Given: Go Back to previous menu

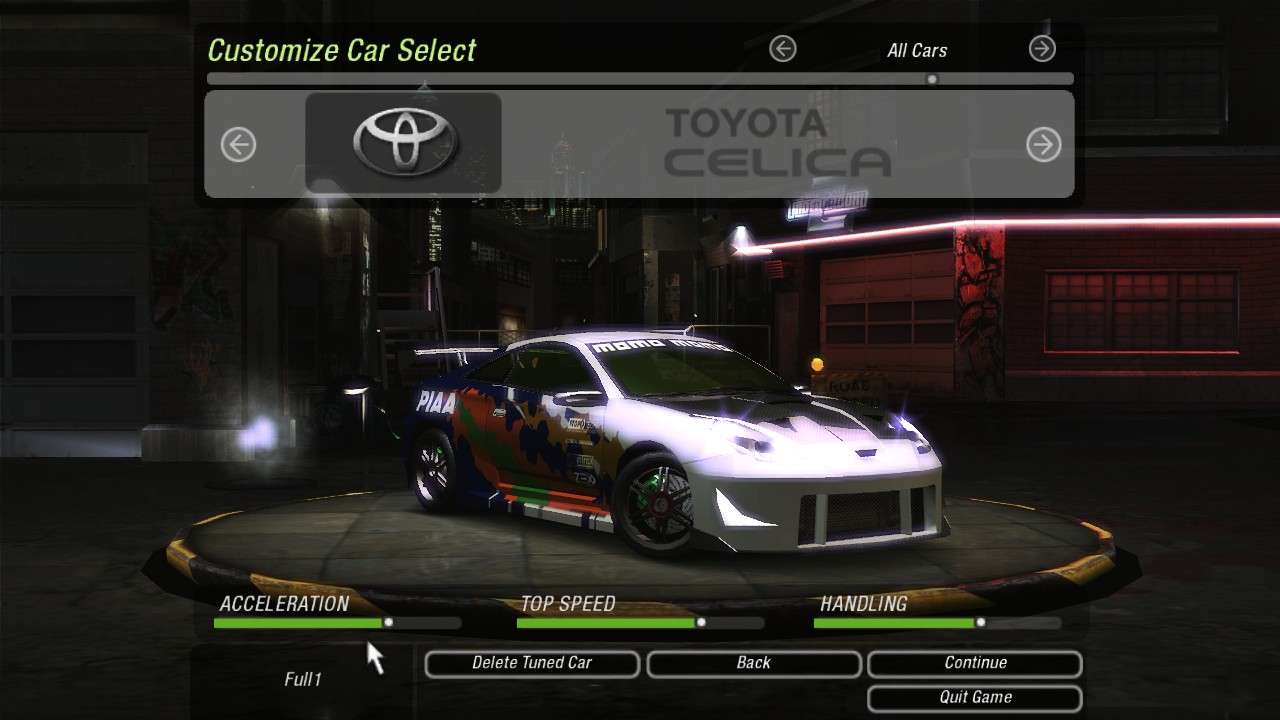Looking at the screenshot, I should [754, 663].
